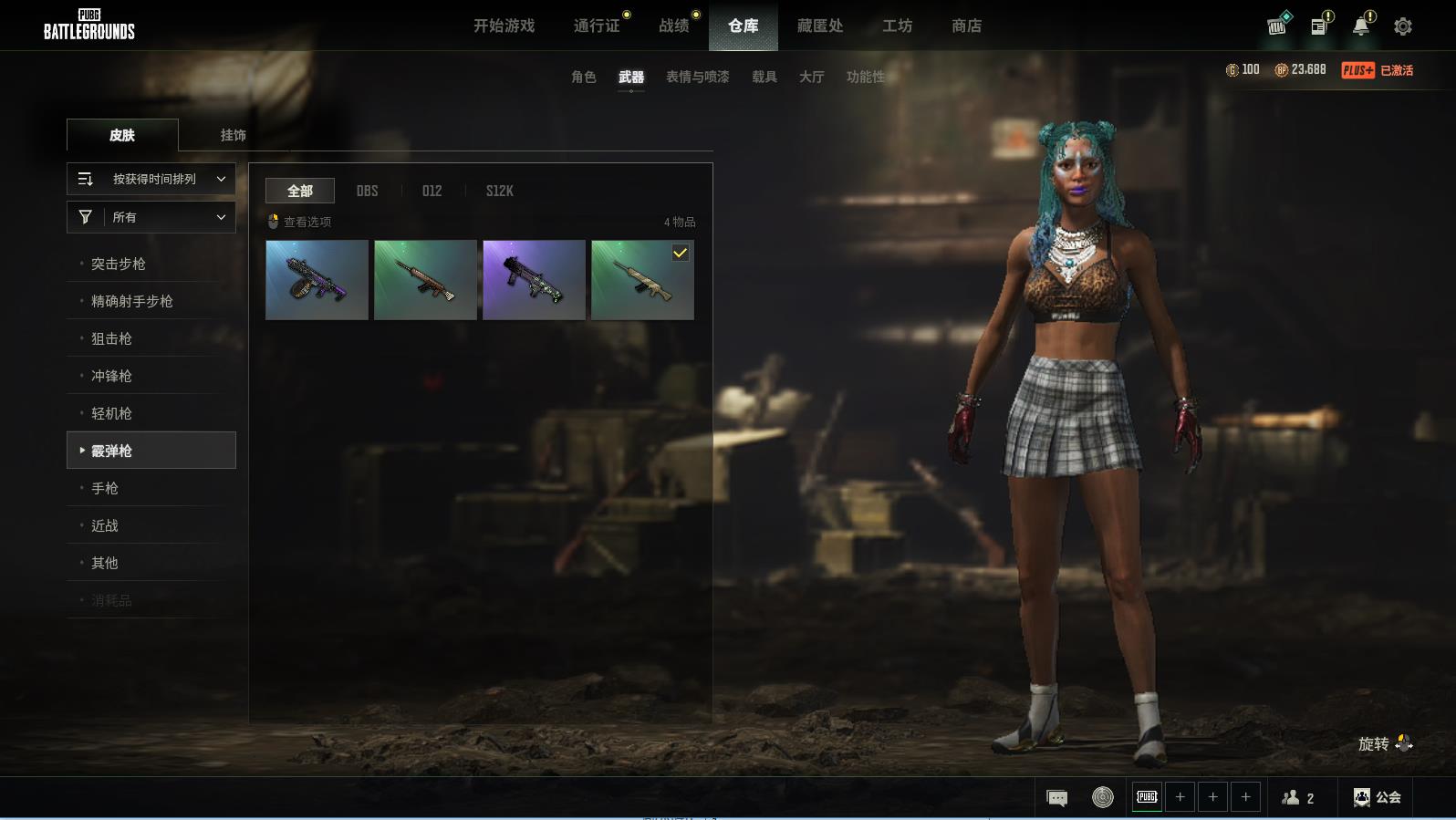Open the settings gear icon
This screenshot has width=1456, height=820.
tap(1403, 26)
